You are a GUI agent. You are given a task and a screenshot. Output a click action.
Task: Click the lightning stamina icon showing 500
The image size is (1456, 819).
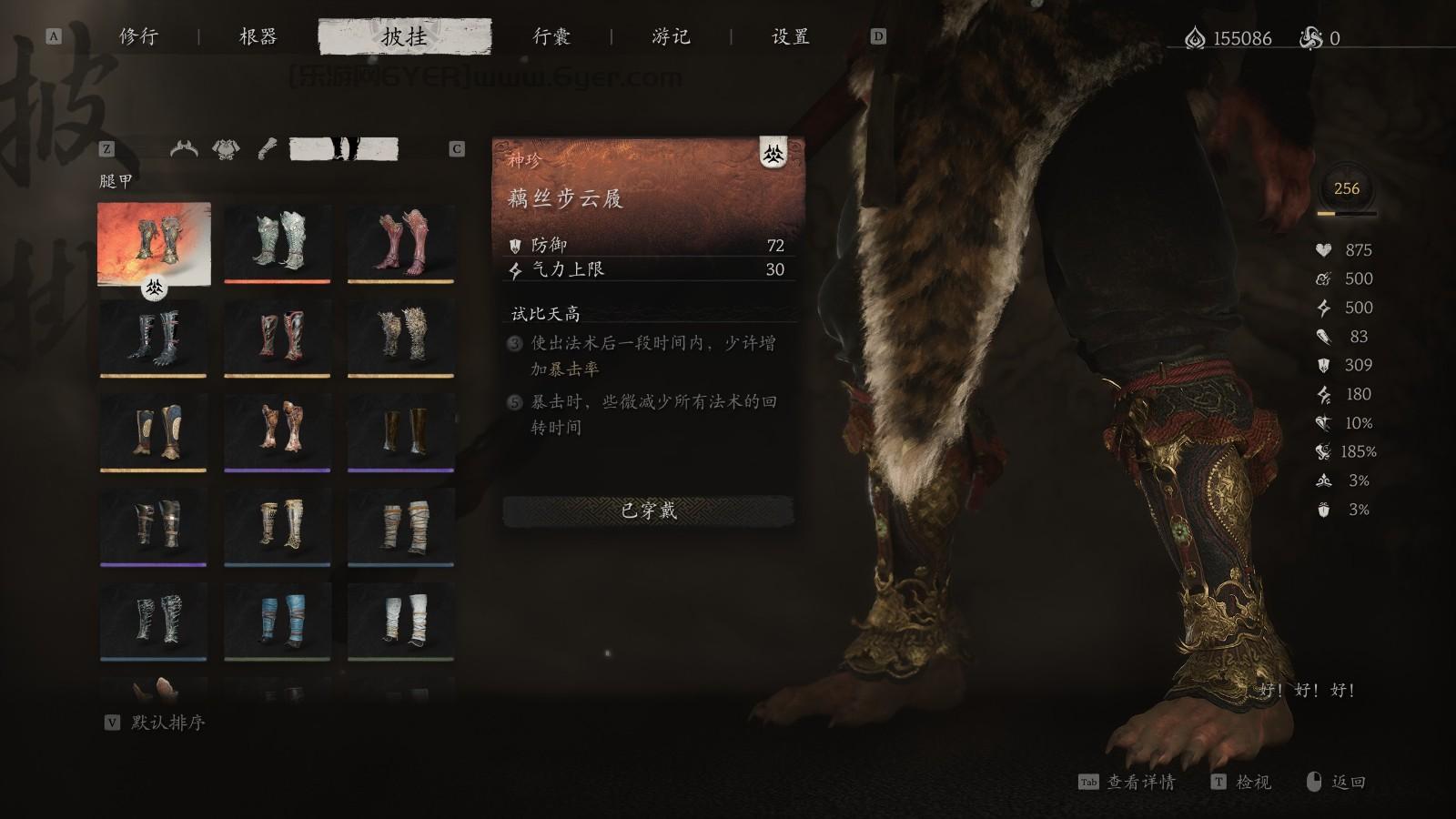pyautogui.click(x=1325, y=308)
